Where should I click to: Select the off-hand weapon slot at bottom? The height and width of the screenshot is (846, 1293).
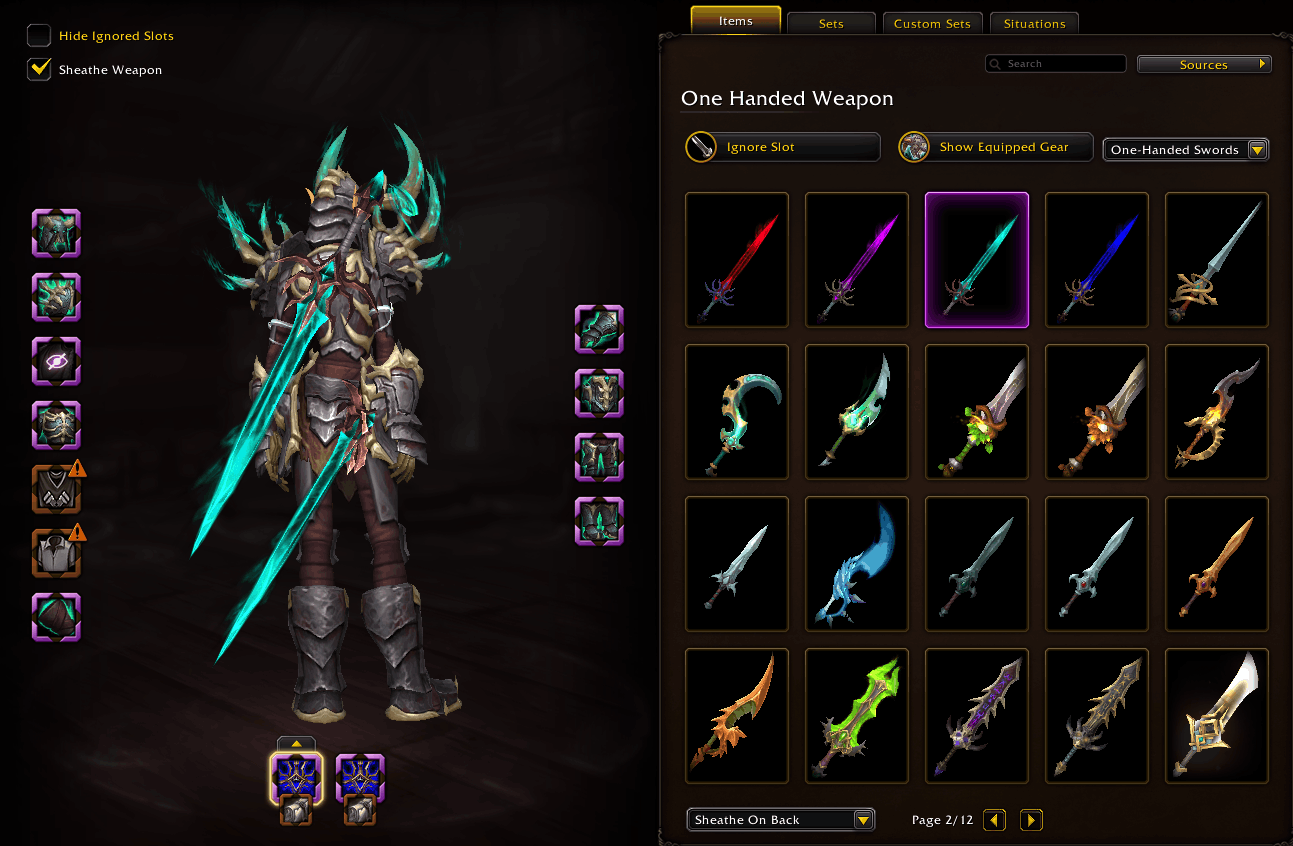pos(359,778)
